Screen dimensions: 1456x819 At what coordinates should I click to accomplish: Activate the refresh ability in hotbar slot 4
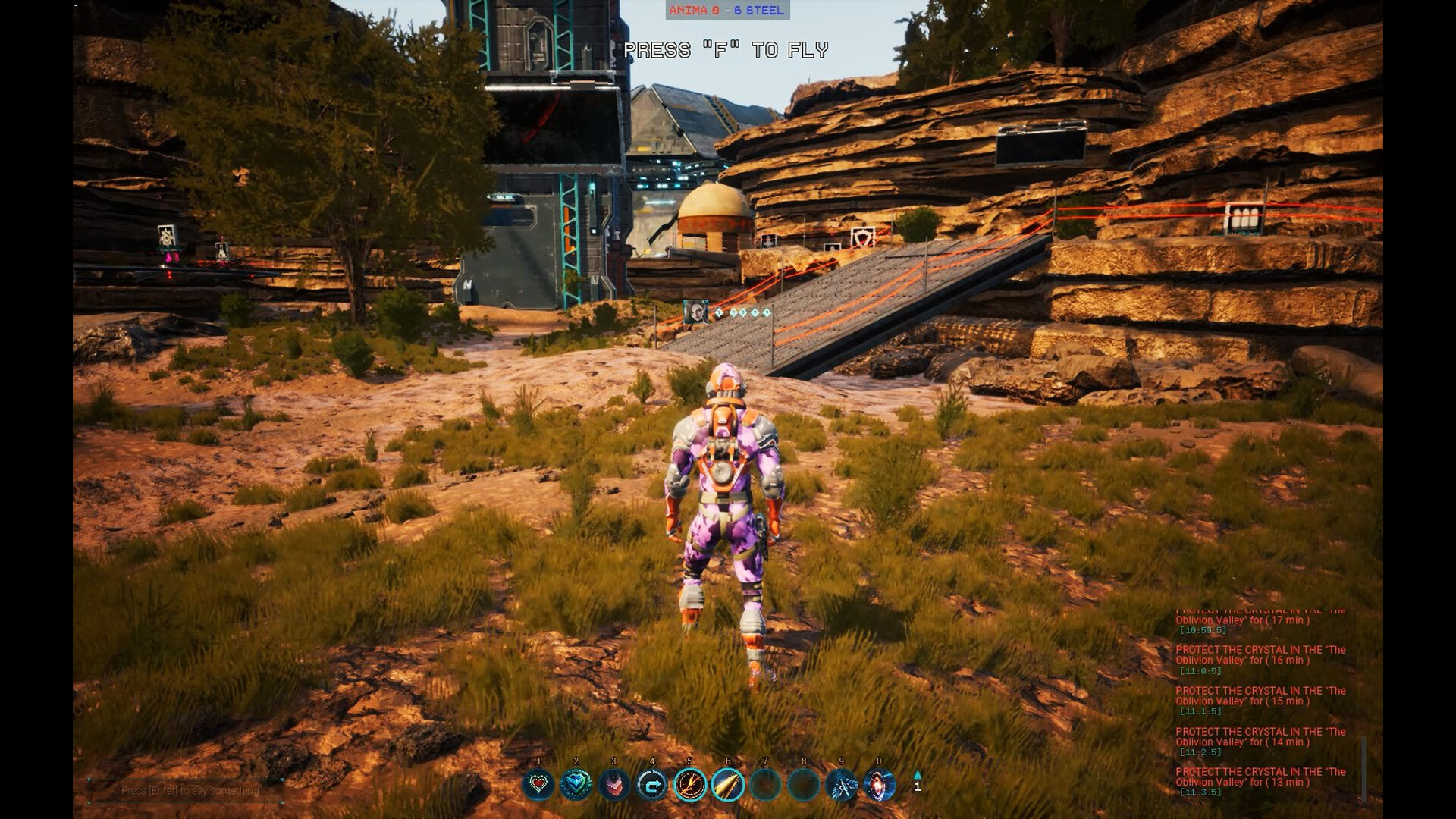[x=651, y=786]
